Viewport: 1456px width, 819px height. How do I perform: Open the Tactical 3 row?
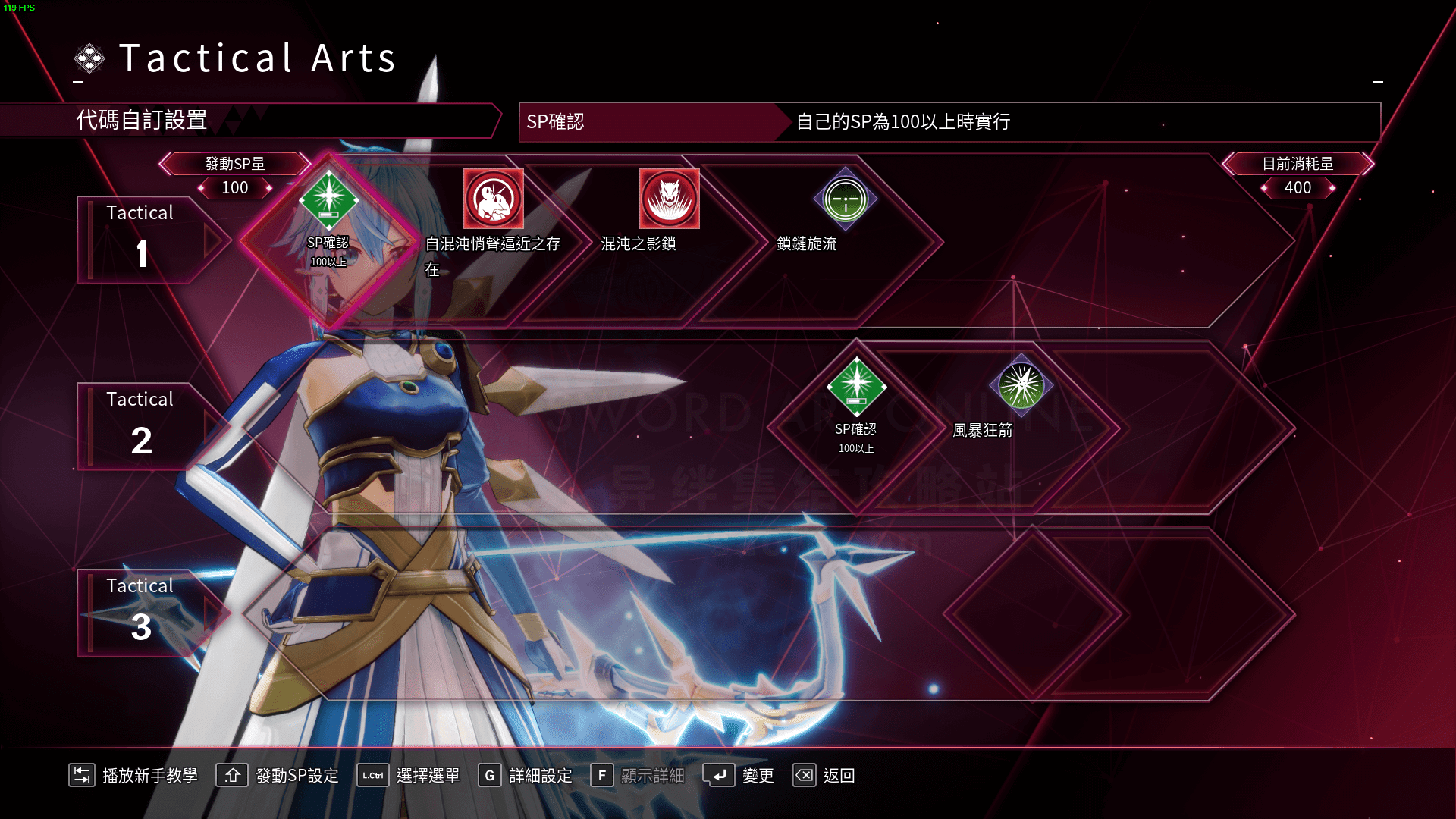[141, 613]
